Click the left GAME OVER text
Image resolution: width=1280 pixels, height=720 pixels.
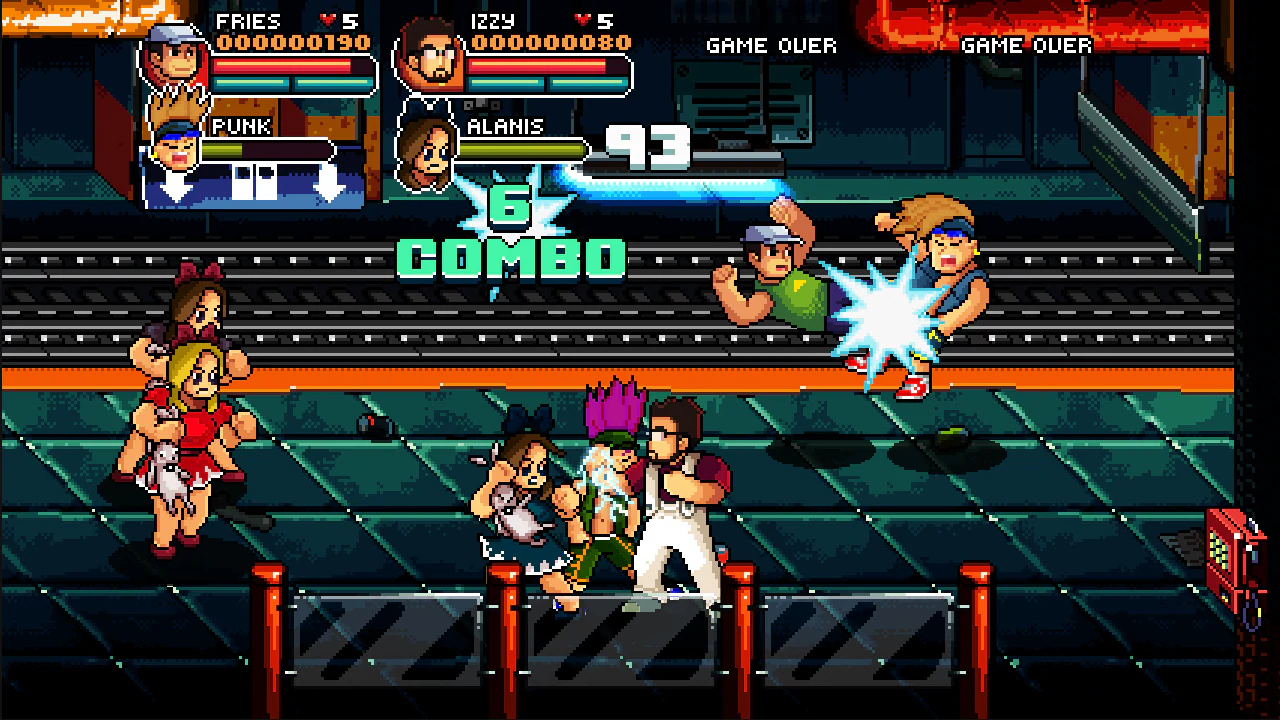click(771, 45)
